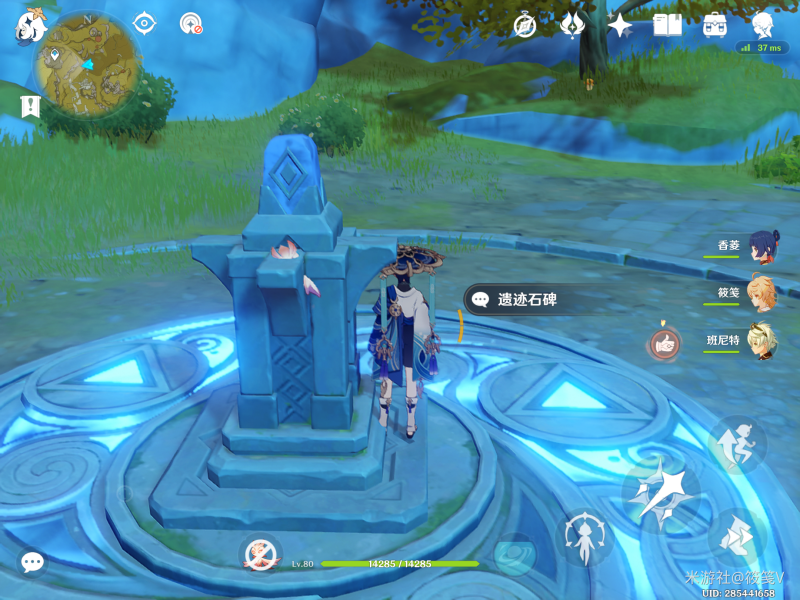This screenshot has width=800, height=600.
Task: Tap the running-figure sprint button
Action: [x=737, y=444]
